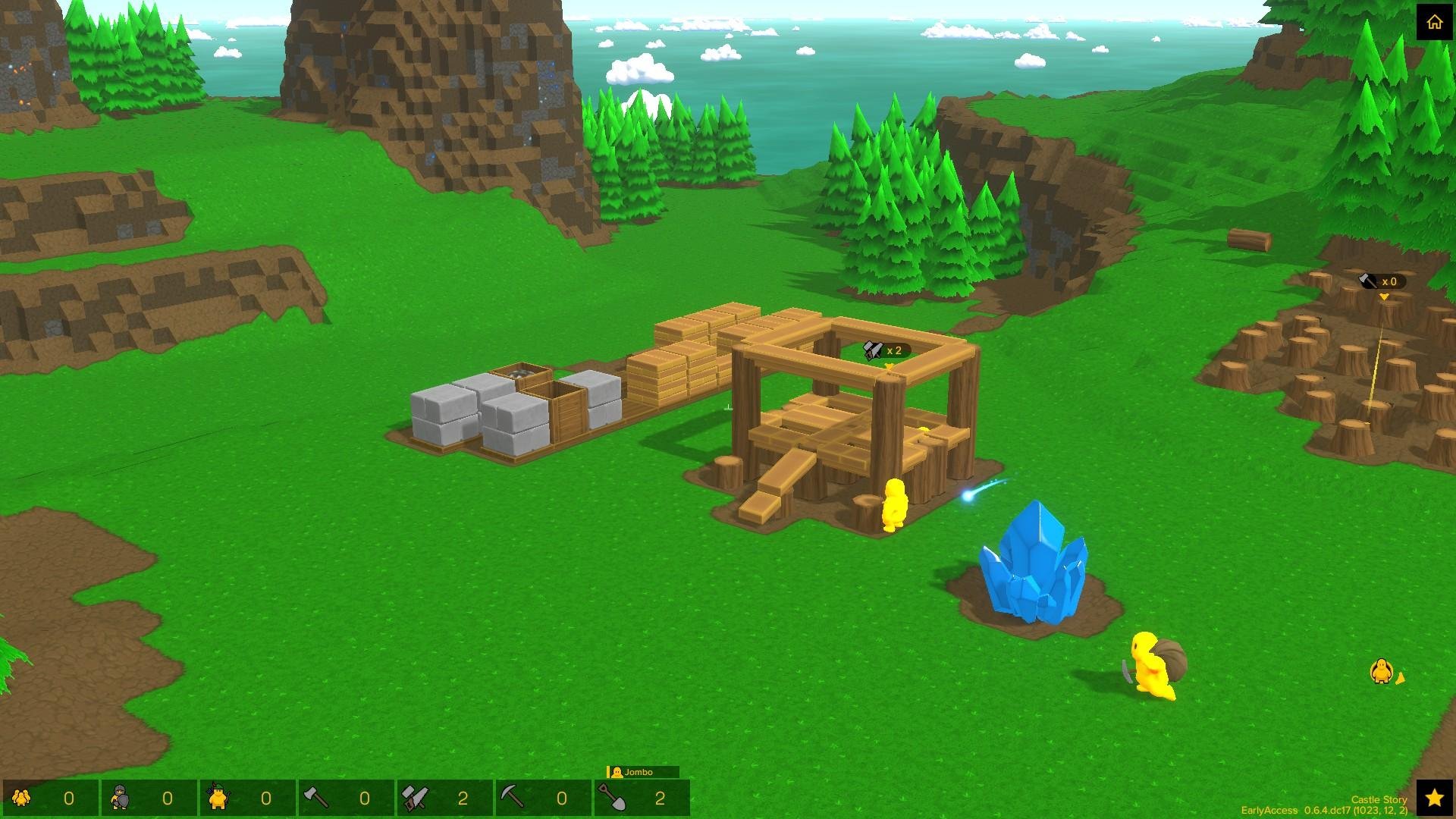Choose the archer role slot
1456x819 pixels.
pyautogui.click(x=247, y=798)
